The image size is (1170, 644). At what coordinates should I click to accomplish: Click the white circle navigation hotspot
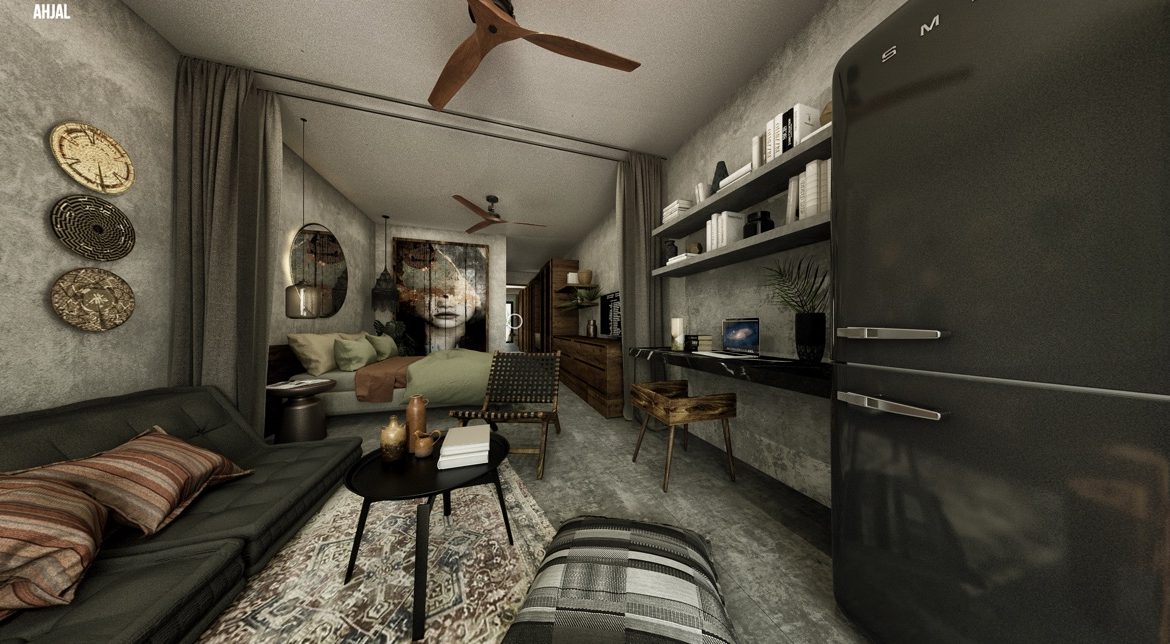pos(514,321)
